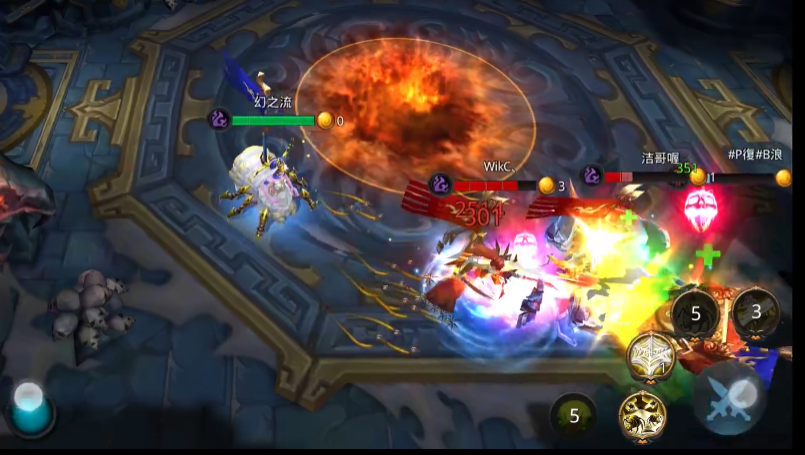805x455 pixels.
Task: Tap the crossed swords basic attack button
Action: tap(731, 398)
